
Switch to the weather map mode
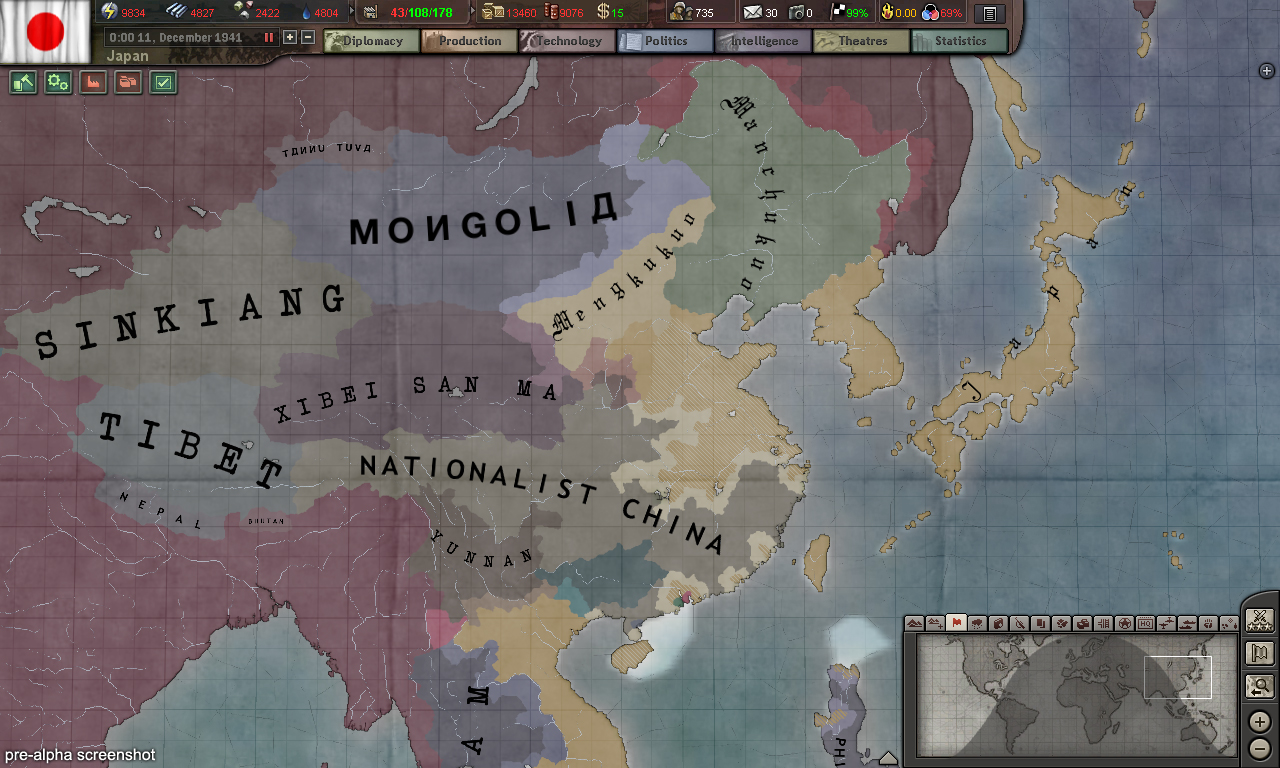pos(977,625)
